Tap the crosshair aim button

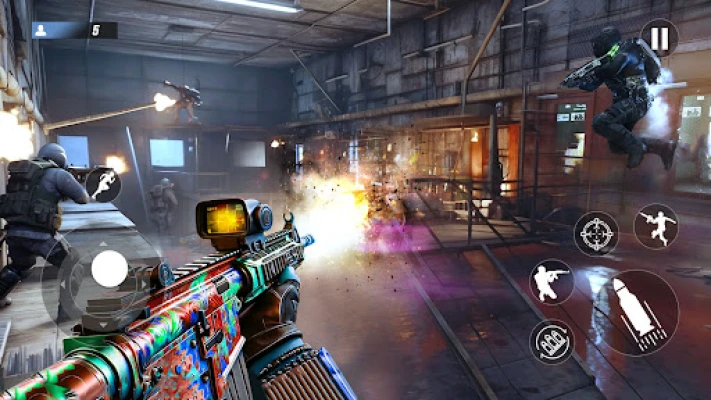pyautogui.click(x=595, y=233)
